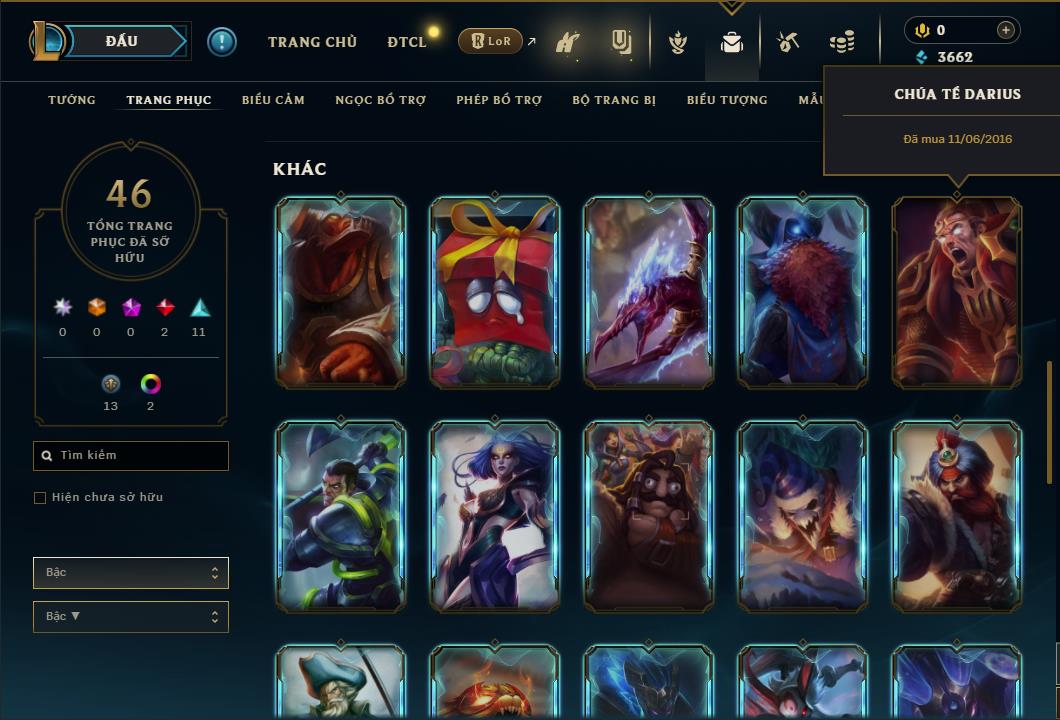Screen dimensions: 1060x720
Task: Select the crying gift box skin card
Action: click(494, 291)
